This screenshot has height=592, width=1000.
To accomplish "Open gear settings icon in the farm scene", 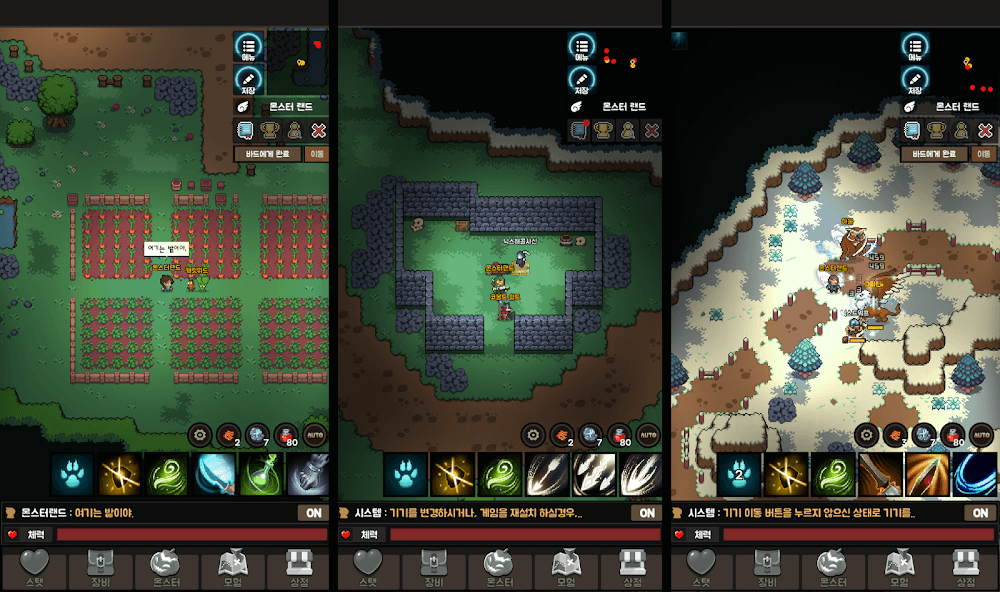I will (x=200, y=435).
